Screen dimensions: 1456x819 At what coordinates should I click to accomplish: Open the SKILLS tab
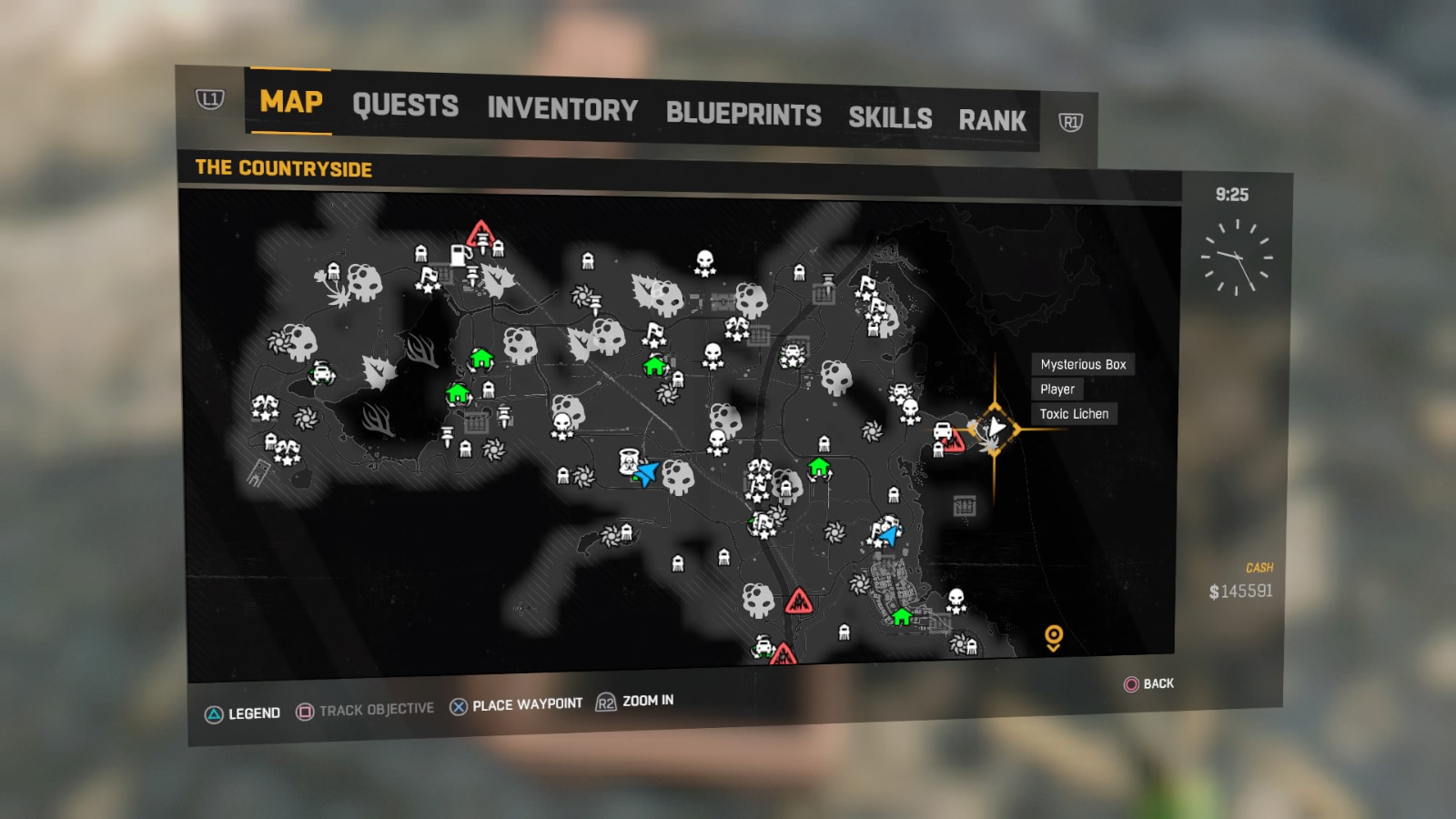pyautogui.click(x=890, y=118)
